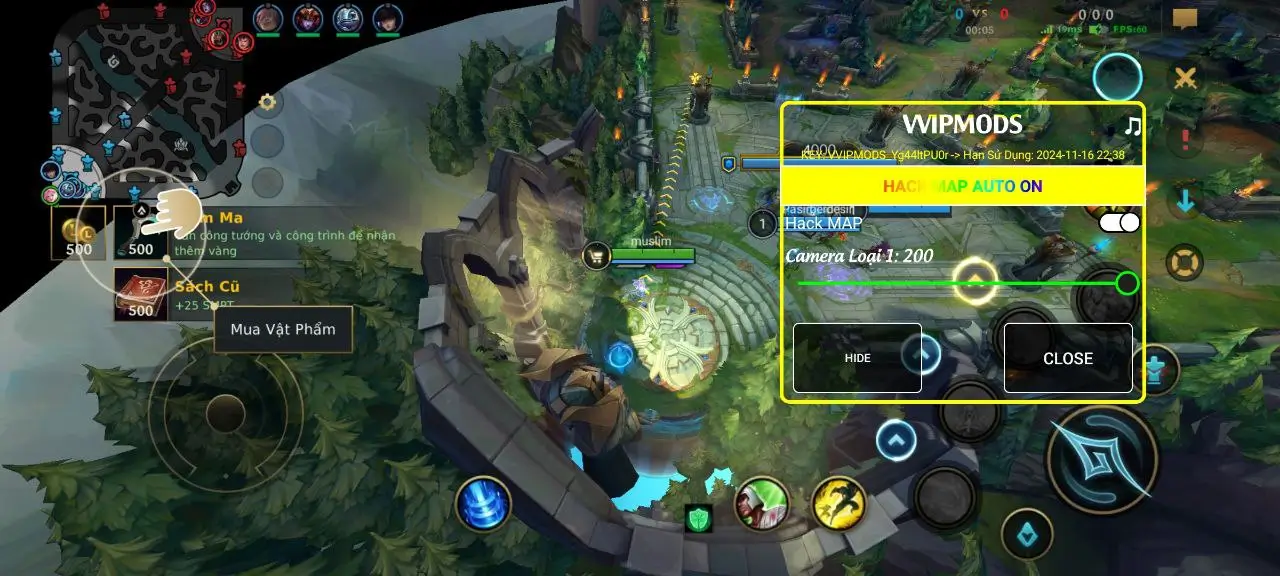Activate the yellow Flash summoner spell
1280x576 pixels.
coord(839,503)
